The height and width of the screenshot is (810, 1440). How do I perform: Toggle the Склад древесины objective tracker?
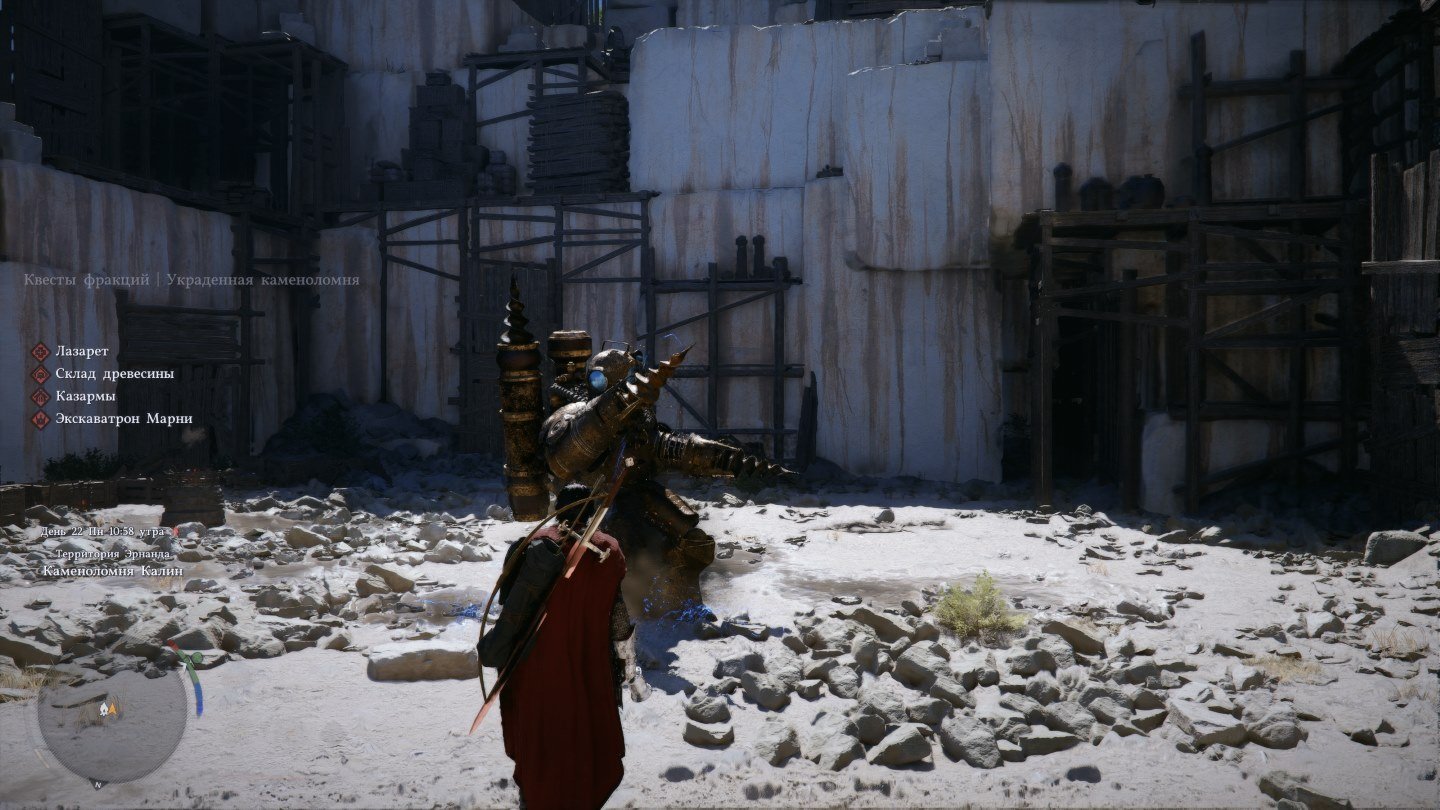click(x=117, y=374)
